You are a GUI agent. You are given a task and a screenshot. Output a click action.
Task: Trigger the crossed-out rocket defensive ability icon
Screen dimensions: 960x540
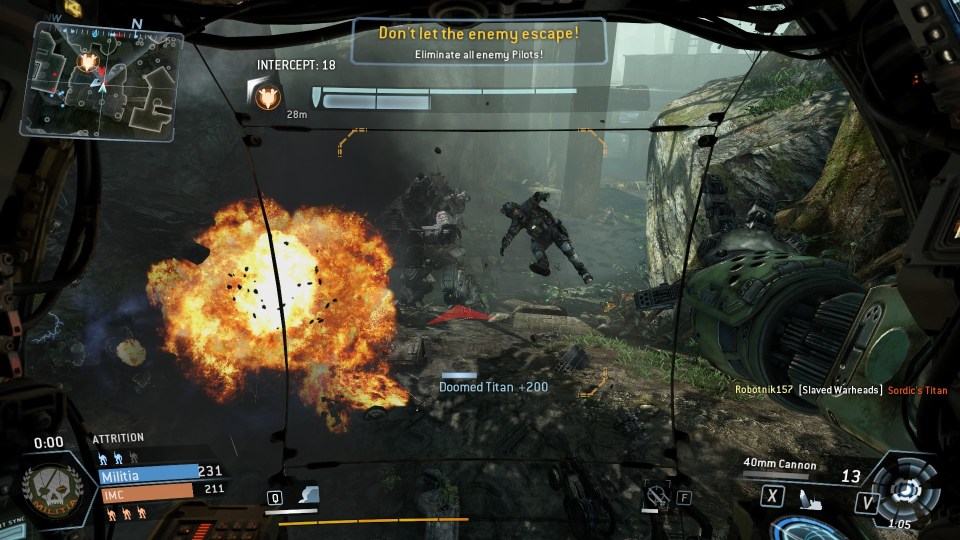point(657,492)
